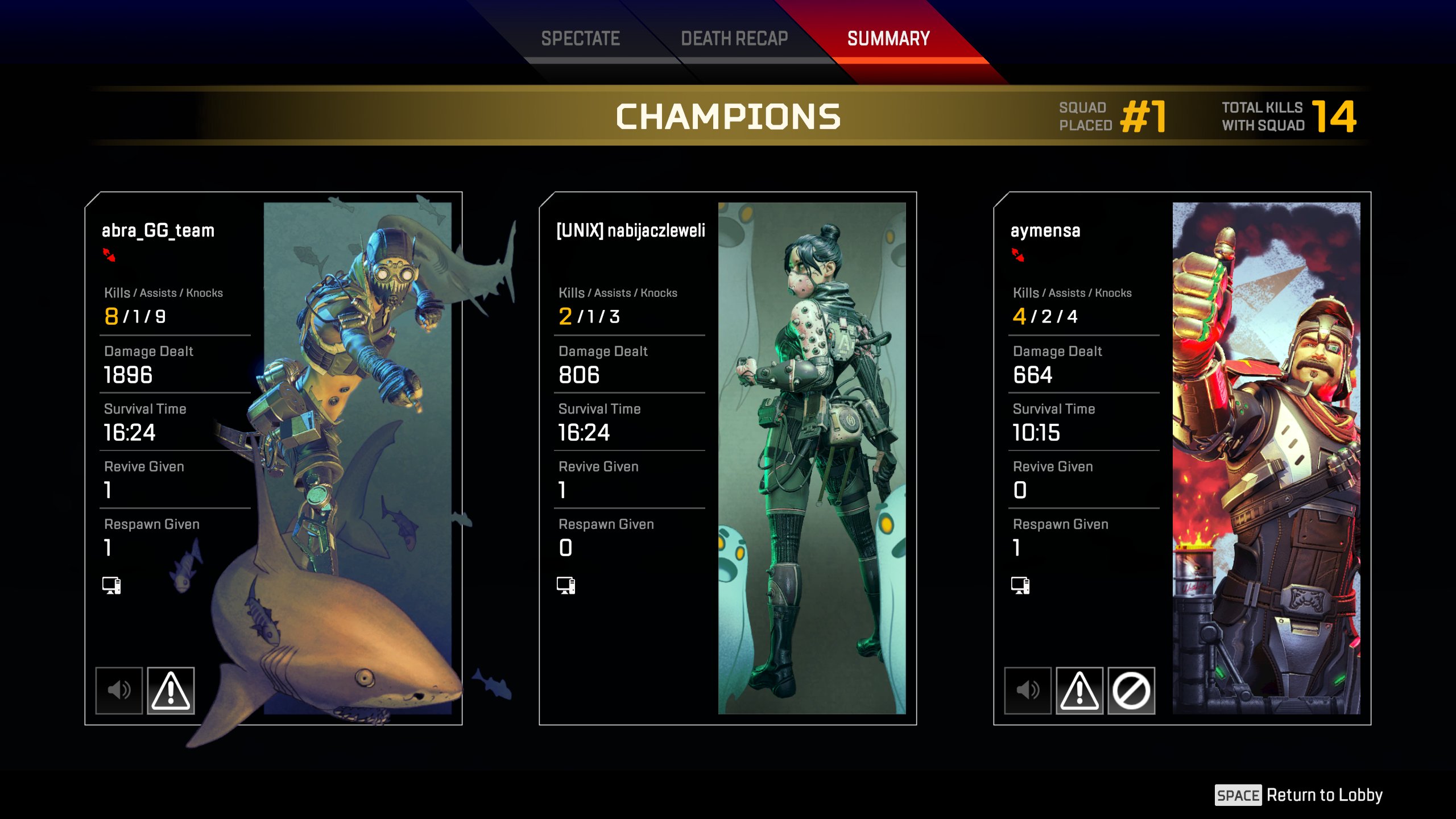Return to Lobby
Image resolution: width=1456 pixels, height=819 pixels.
pos(1299,795)
